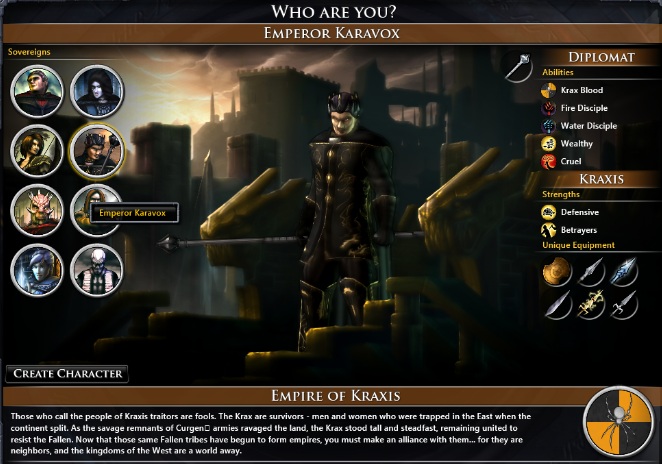662x464 pixels.
Task: Select the red-armored sovereign with goggles
Action: (x=37, y=90)
